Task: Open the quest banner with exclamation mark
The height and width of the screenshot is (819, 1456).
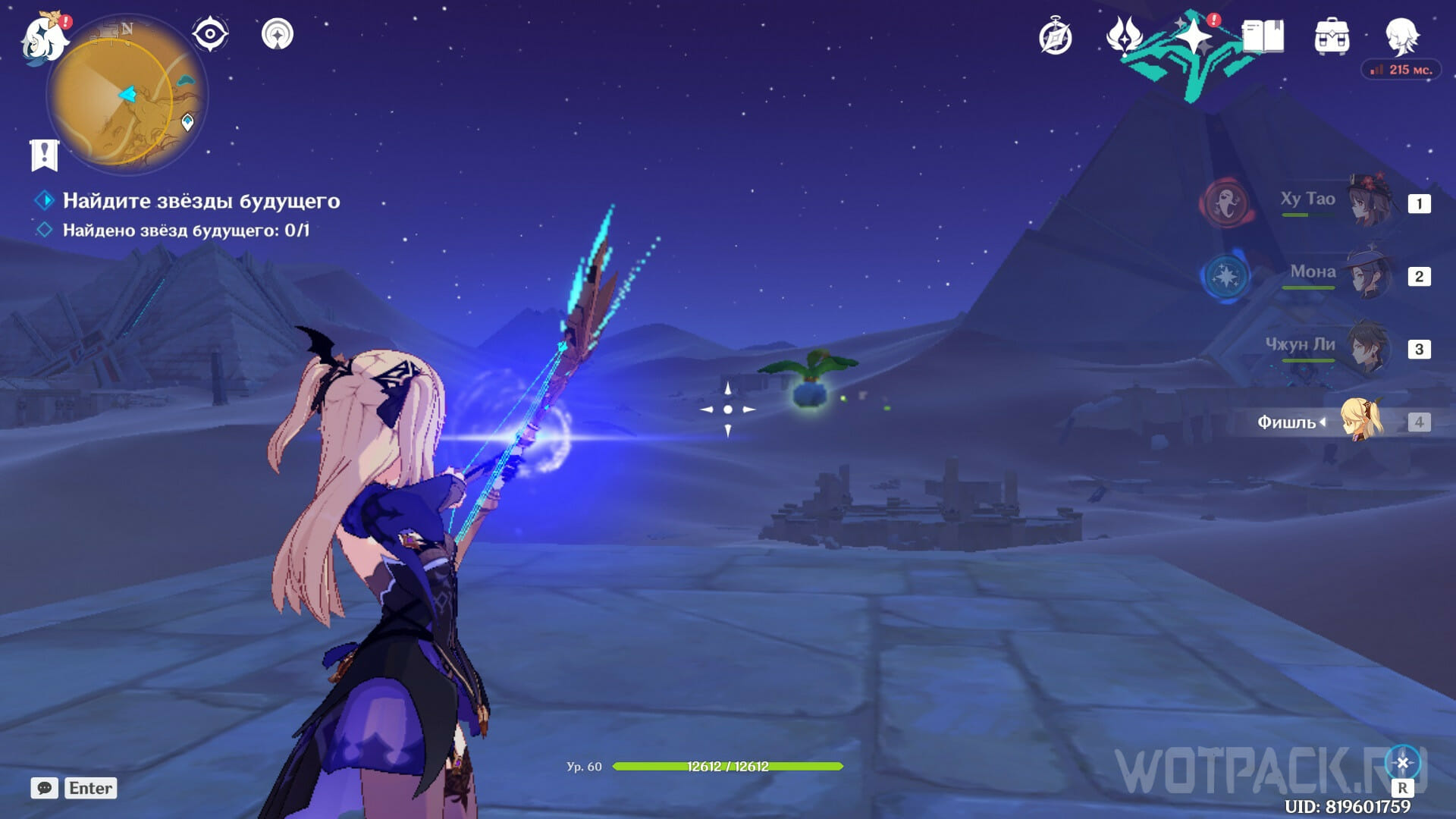Action: [45, 155]
